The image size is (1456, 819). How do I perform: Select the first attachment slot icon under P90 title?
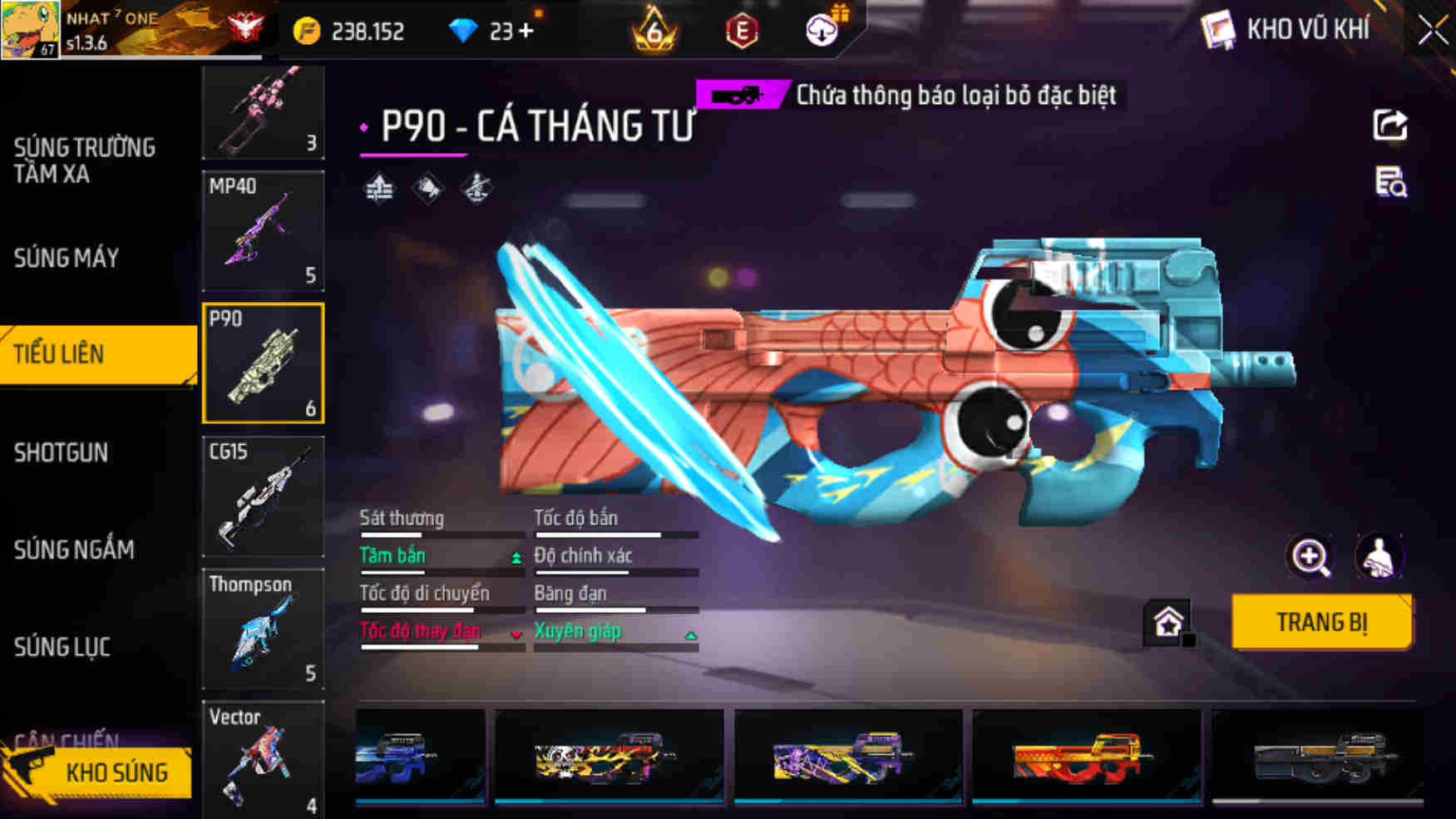click(x=378, y=190)
